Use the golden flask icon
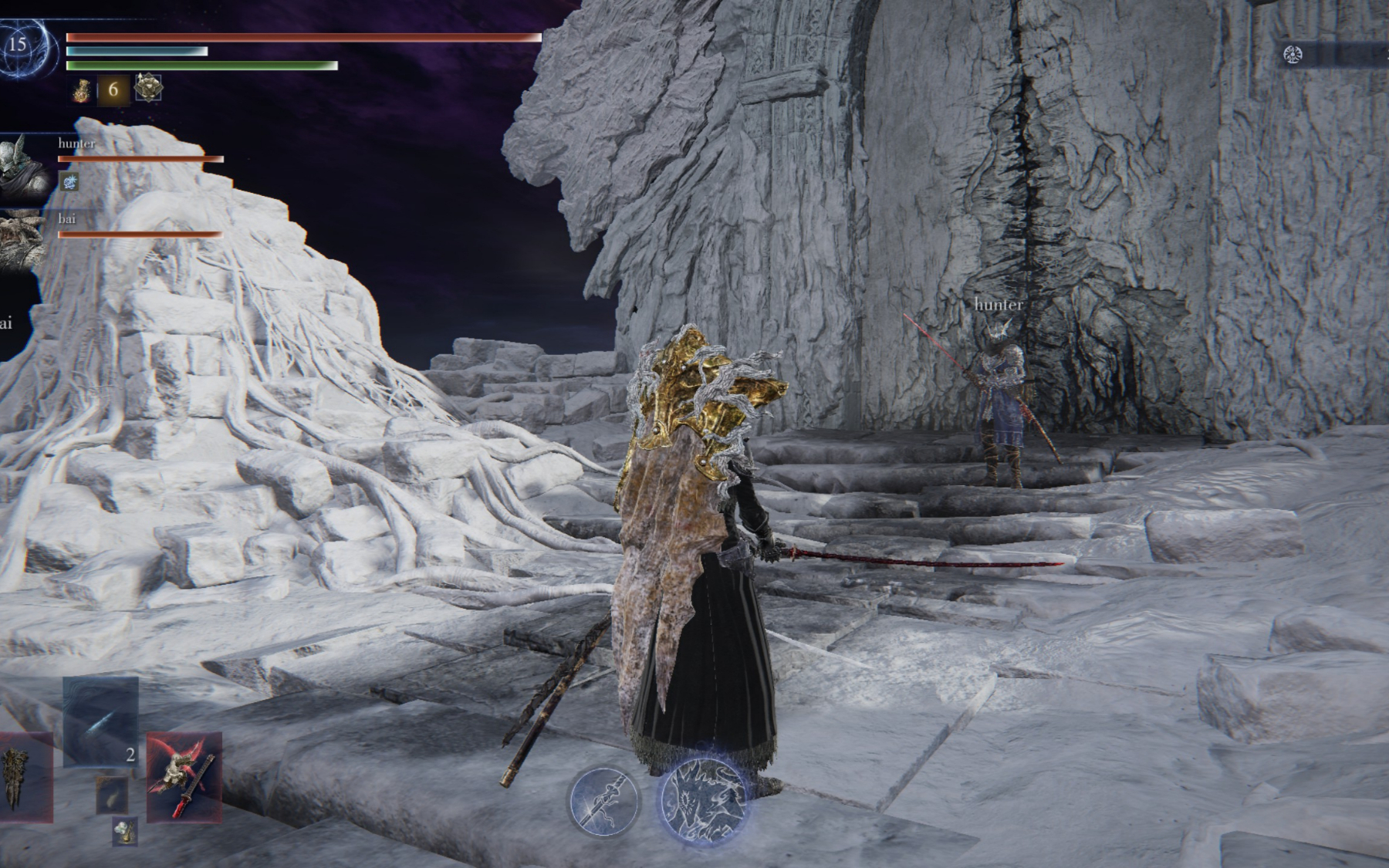This screenshot has width=1389, height=868. 81,90
